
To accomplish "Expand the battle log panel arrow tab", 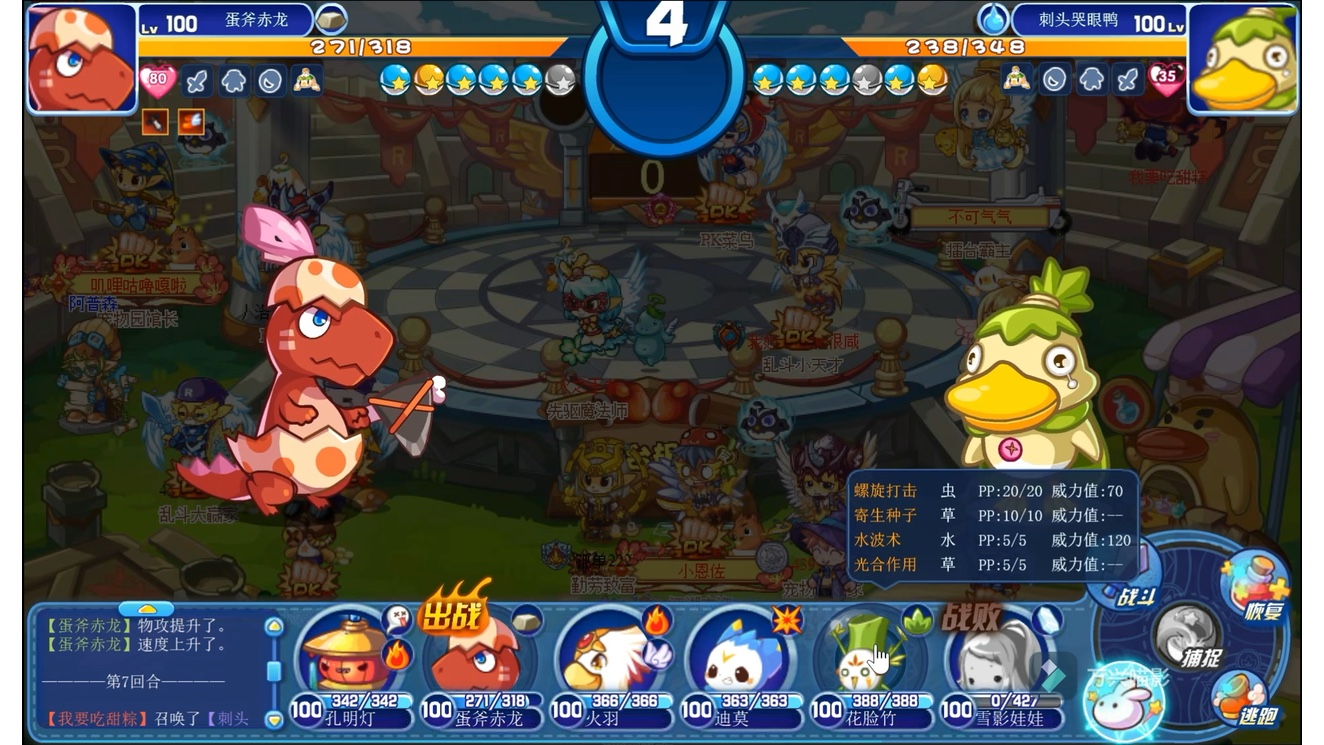I will click(x=148, y=608).
